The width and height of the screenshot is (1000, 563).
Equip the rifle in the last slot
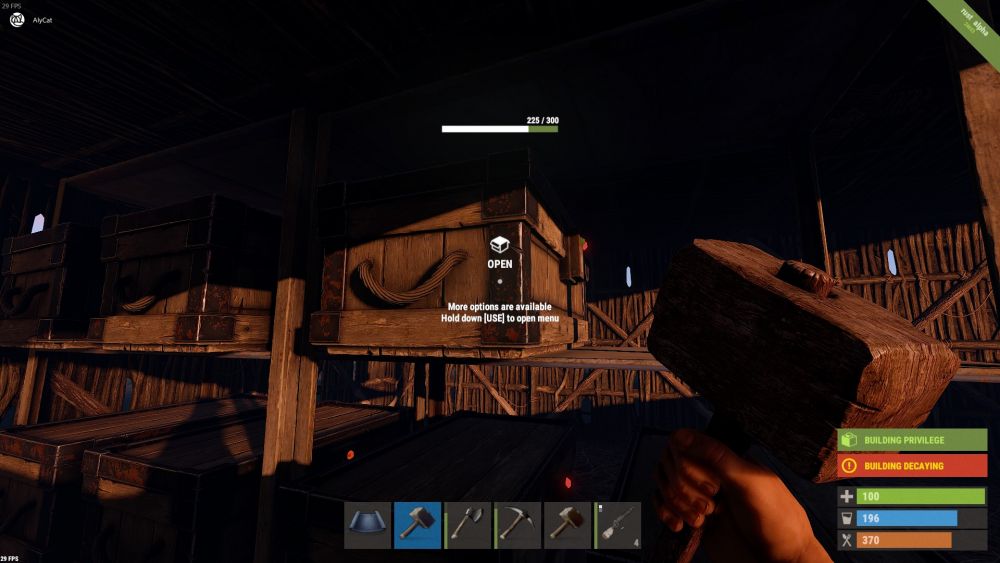coord(617,525)
